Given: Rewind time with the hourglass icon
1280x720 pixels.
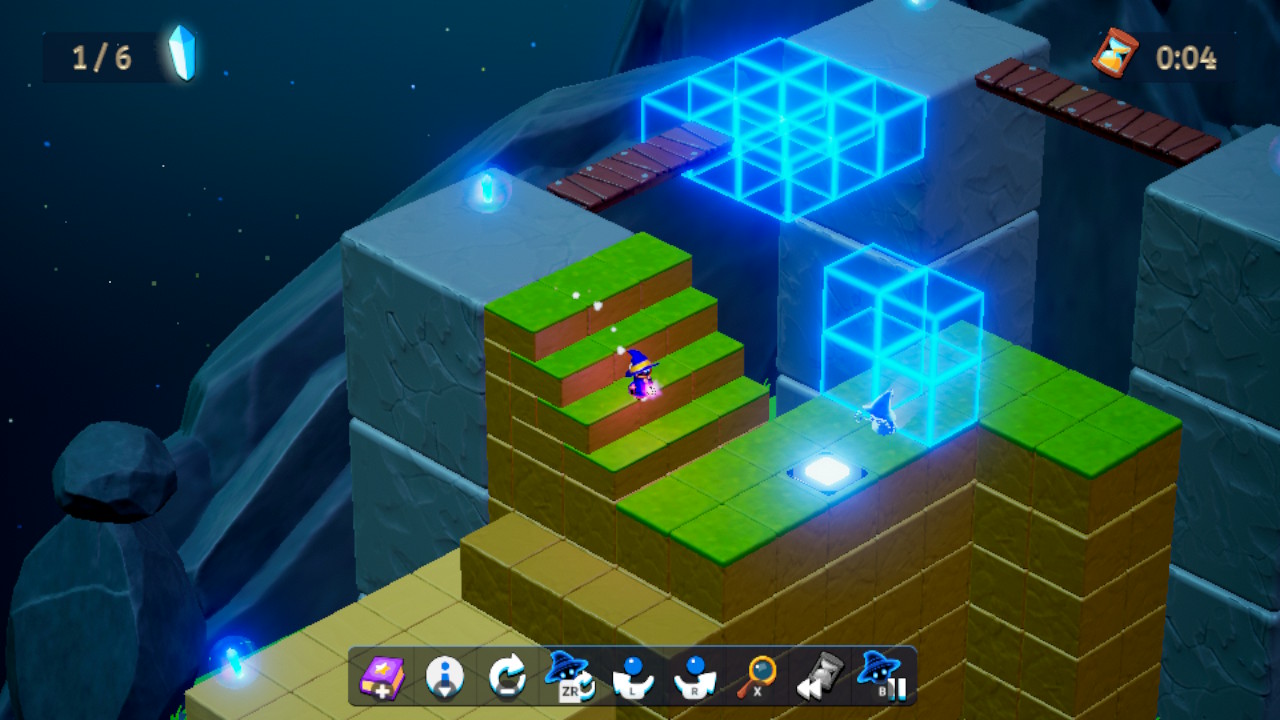Looking at the screenshot, I should 819,678.
